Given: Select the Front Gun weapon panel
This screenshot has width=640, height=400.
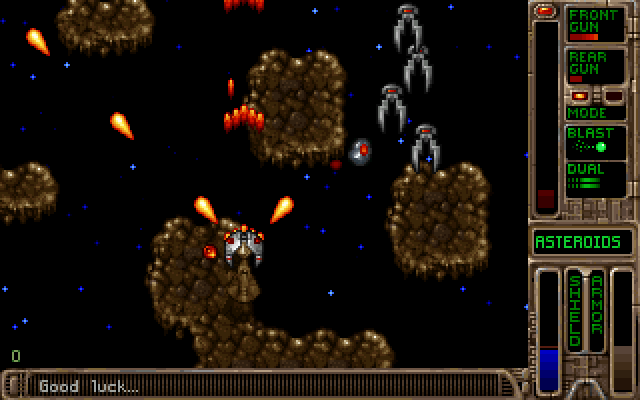Looking at the screenshot, I should tap(595, 24).
